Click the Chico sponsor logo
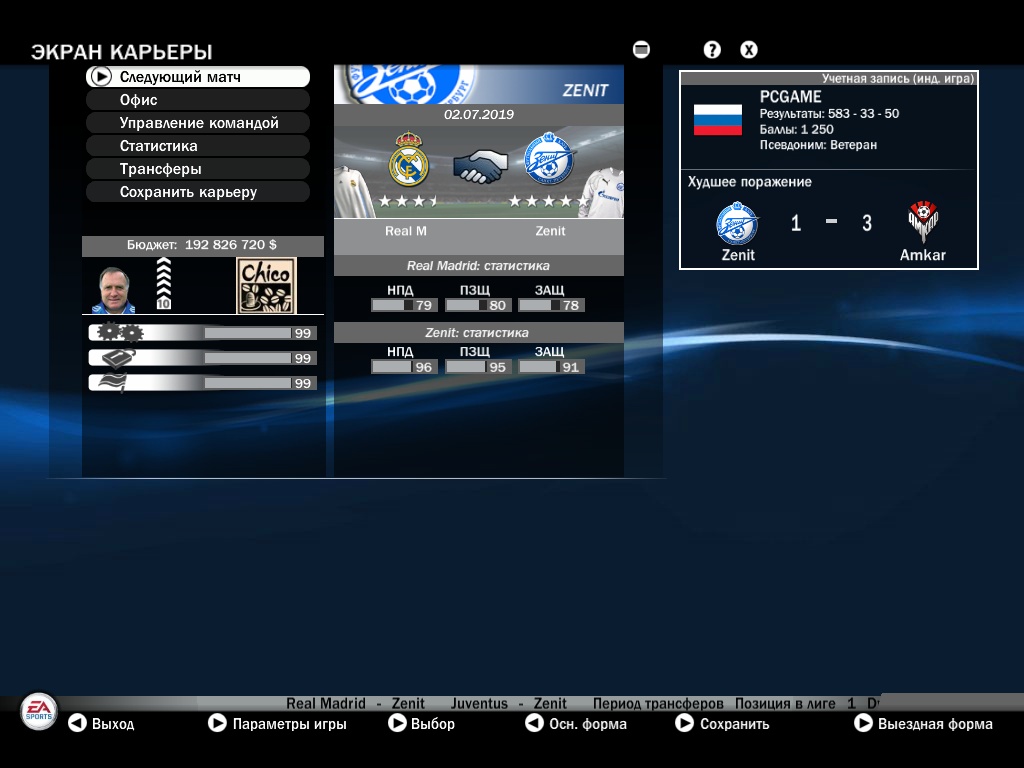This screenshot has width=1024, height=768. point(266,286)
